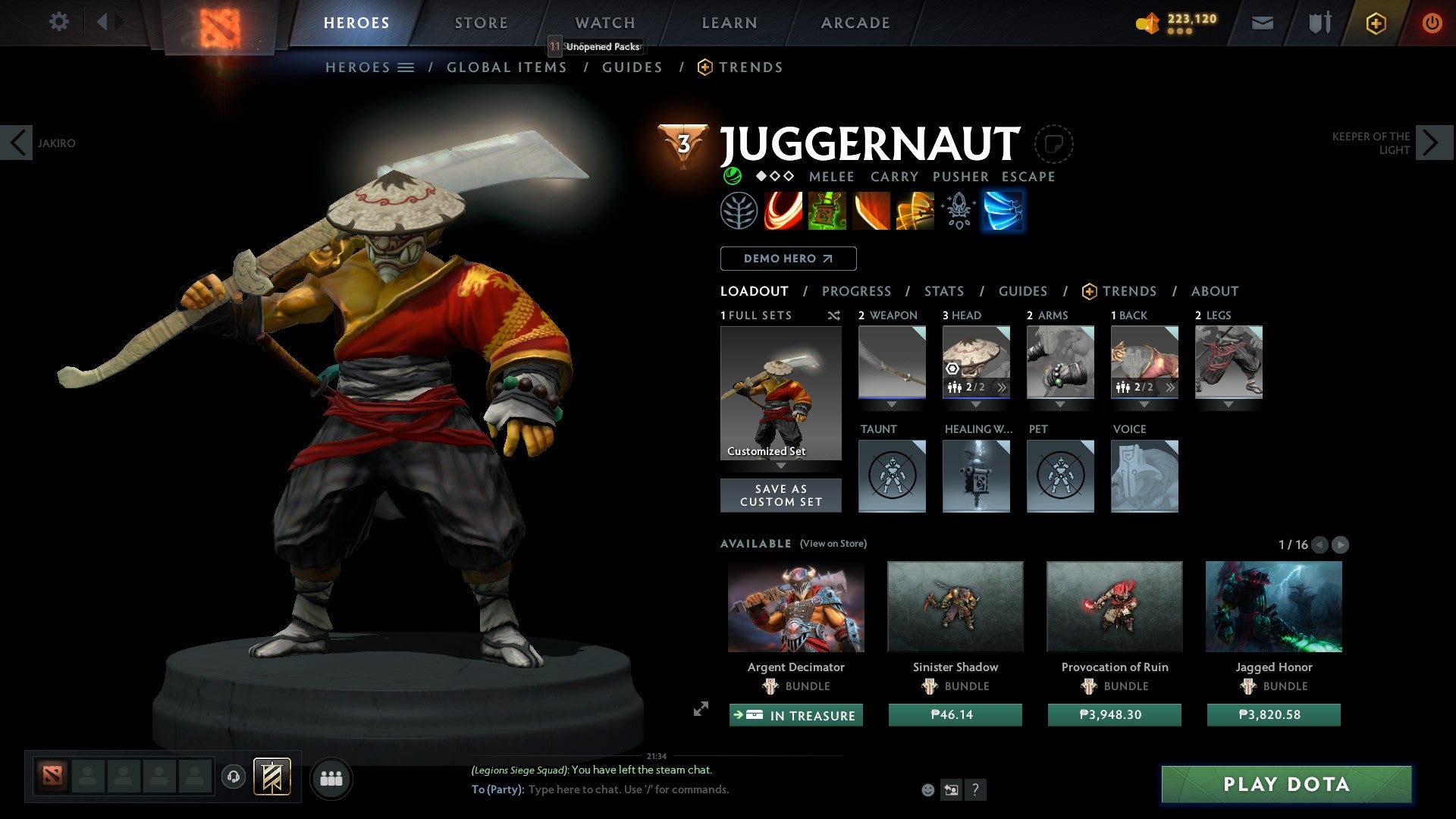
Task: Open the WATCH menu
Action: pyautogui.click(x=604, y=23)
